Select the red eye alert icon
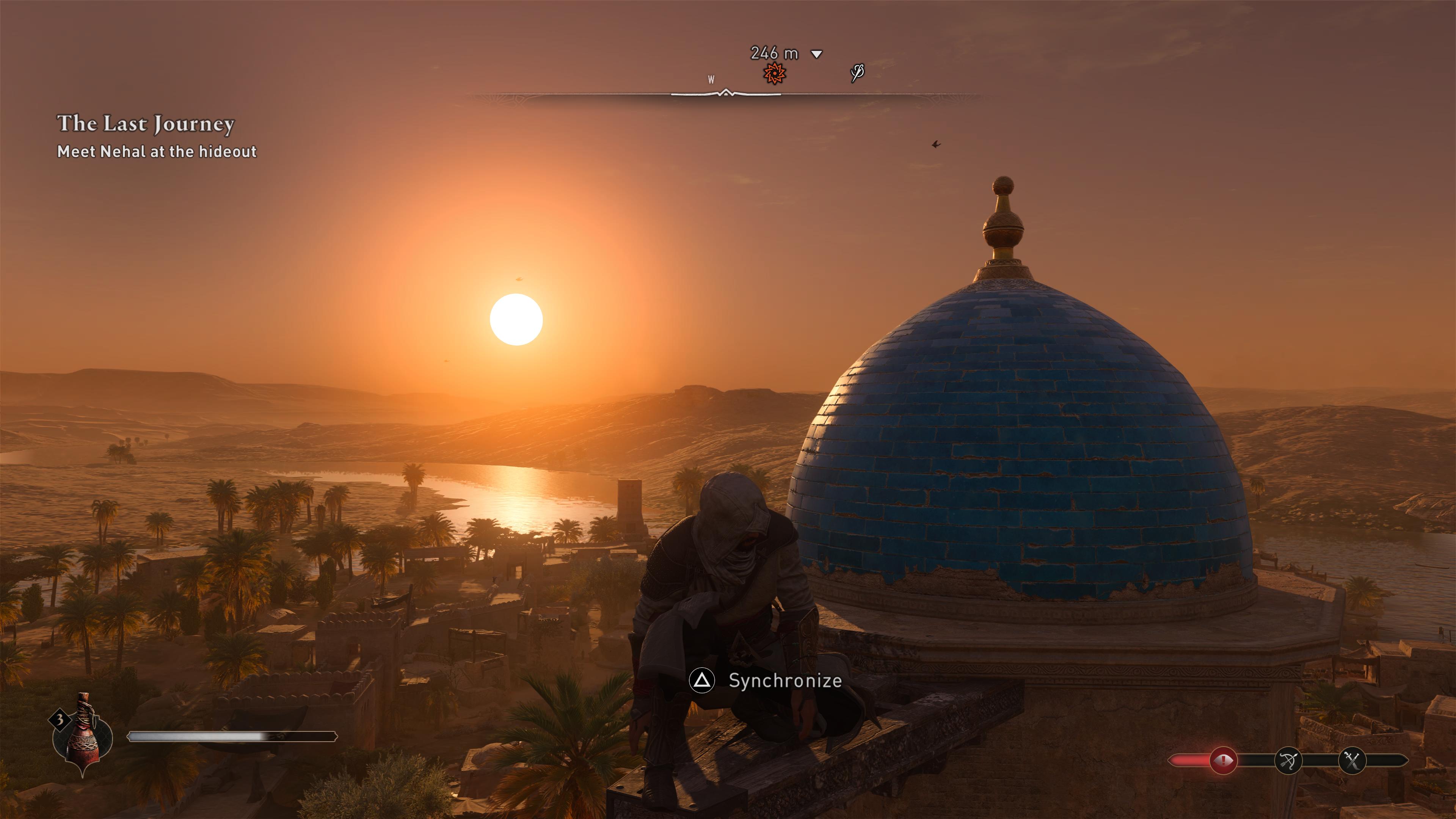 [1223, 761]
